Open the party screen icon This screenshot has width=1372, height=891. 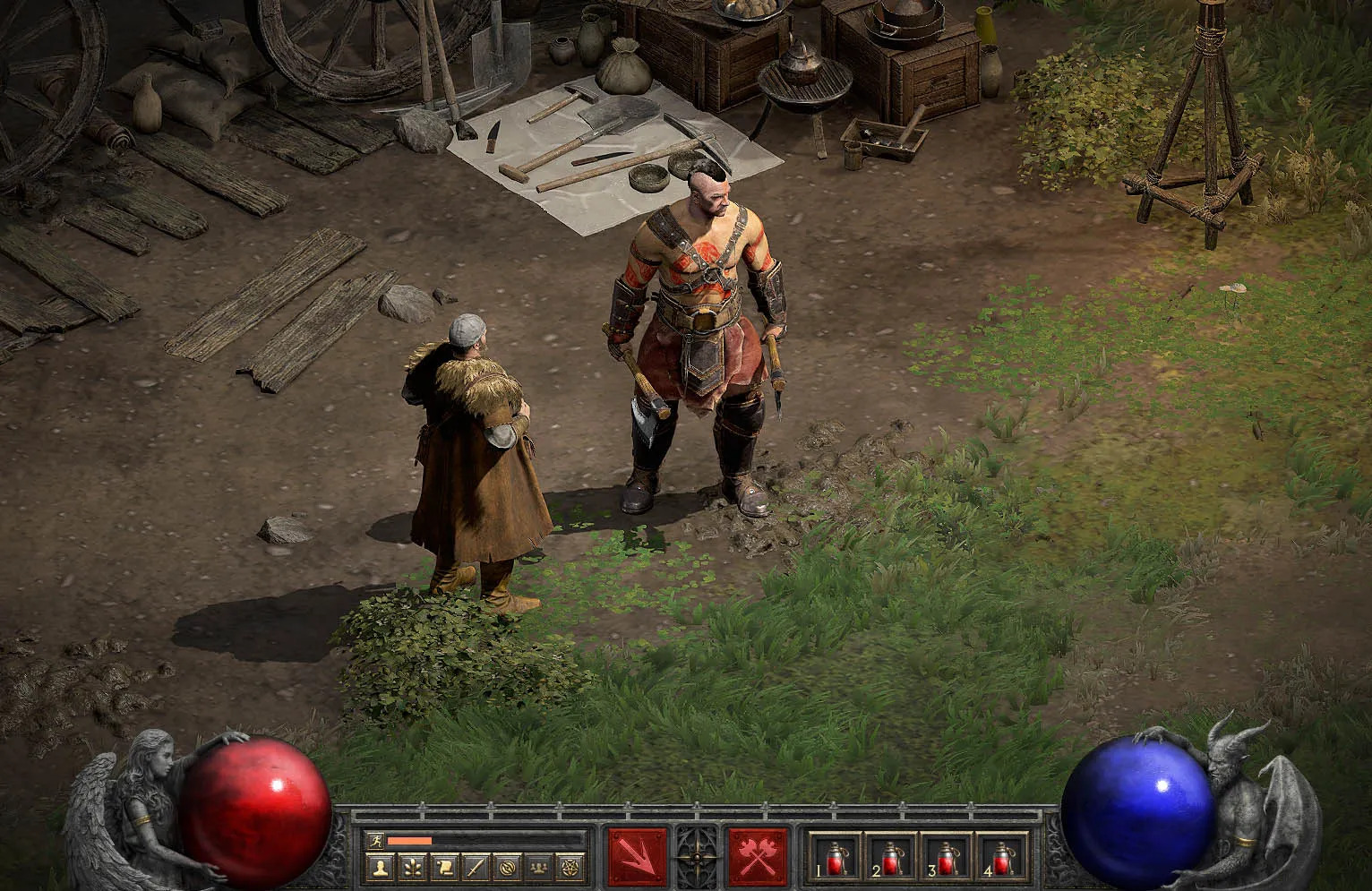click(538, 867)
